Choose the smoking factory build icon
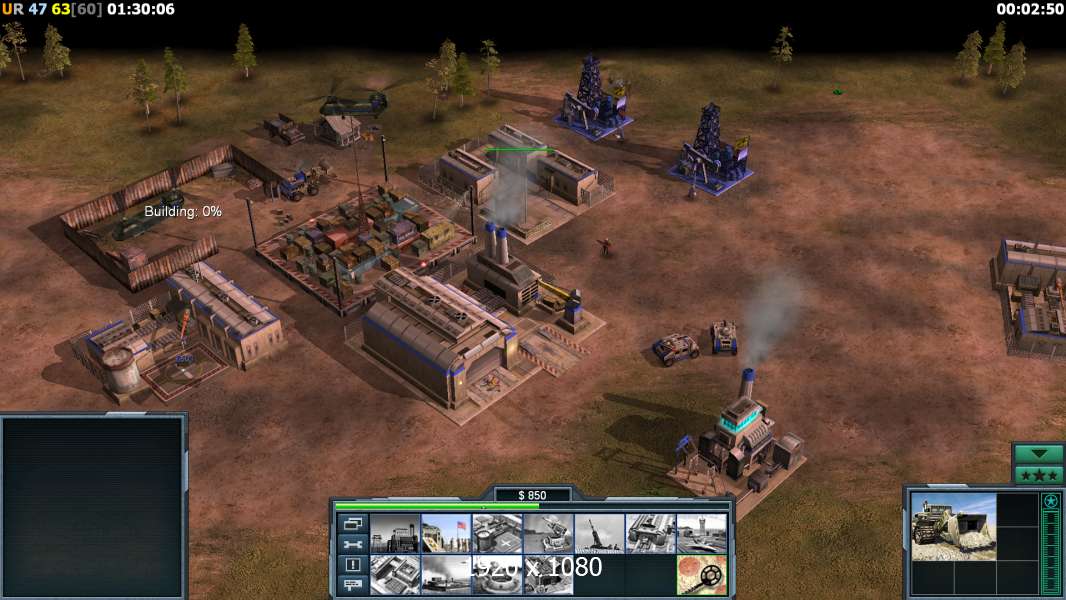 tap(446, 574)
